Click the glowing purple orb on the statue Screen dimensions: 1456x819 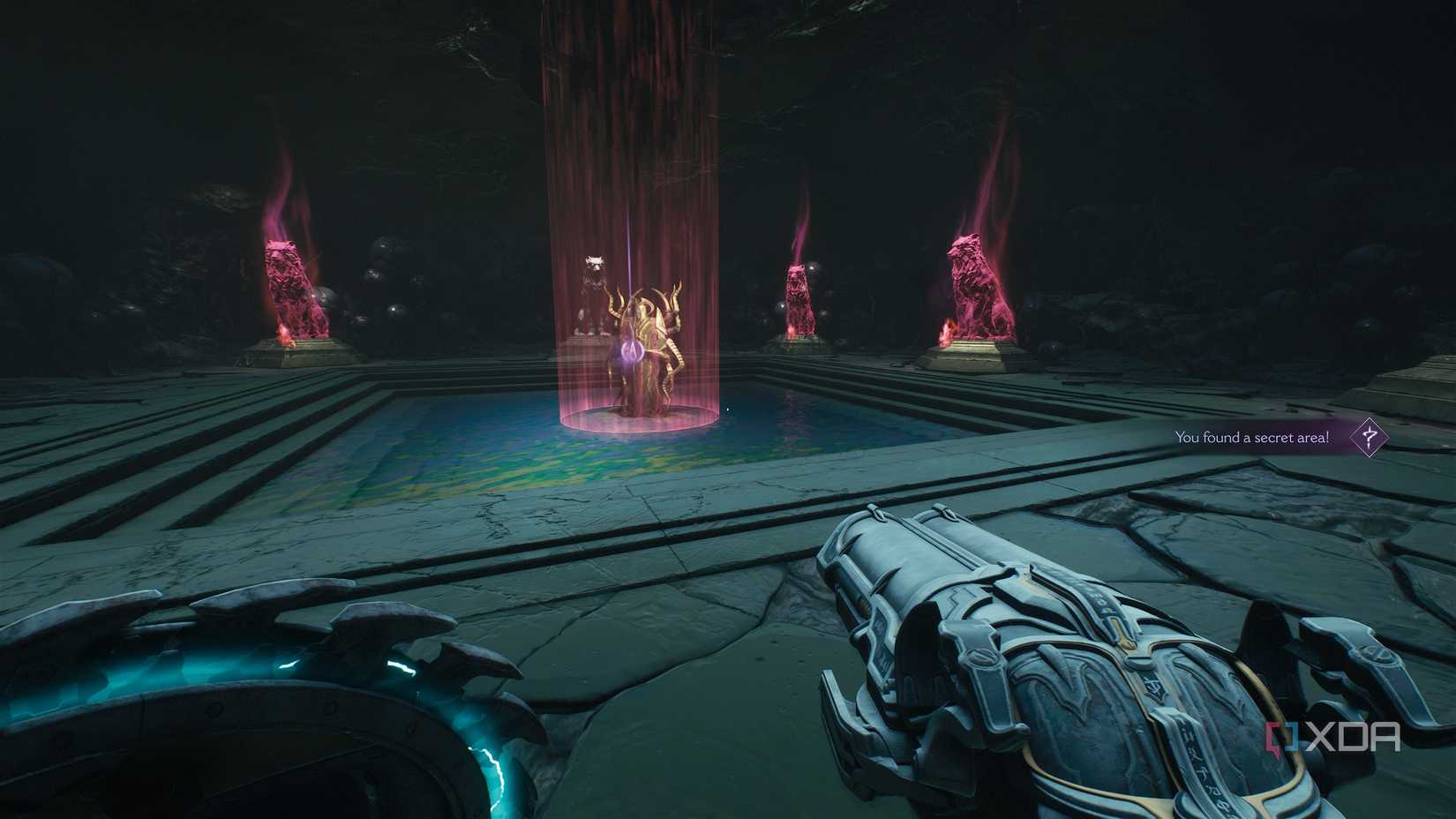click(633, 350)
